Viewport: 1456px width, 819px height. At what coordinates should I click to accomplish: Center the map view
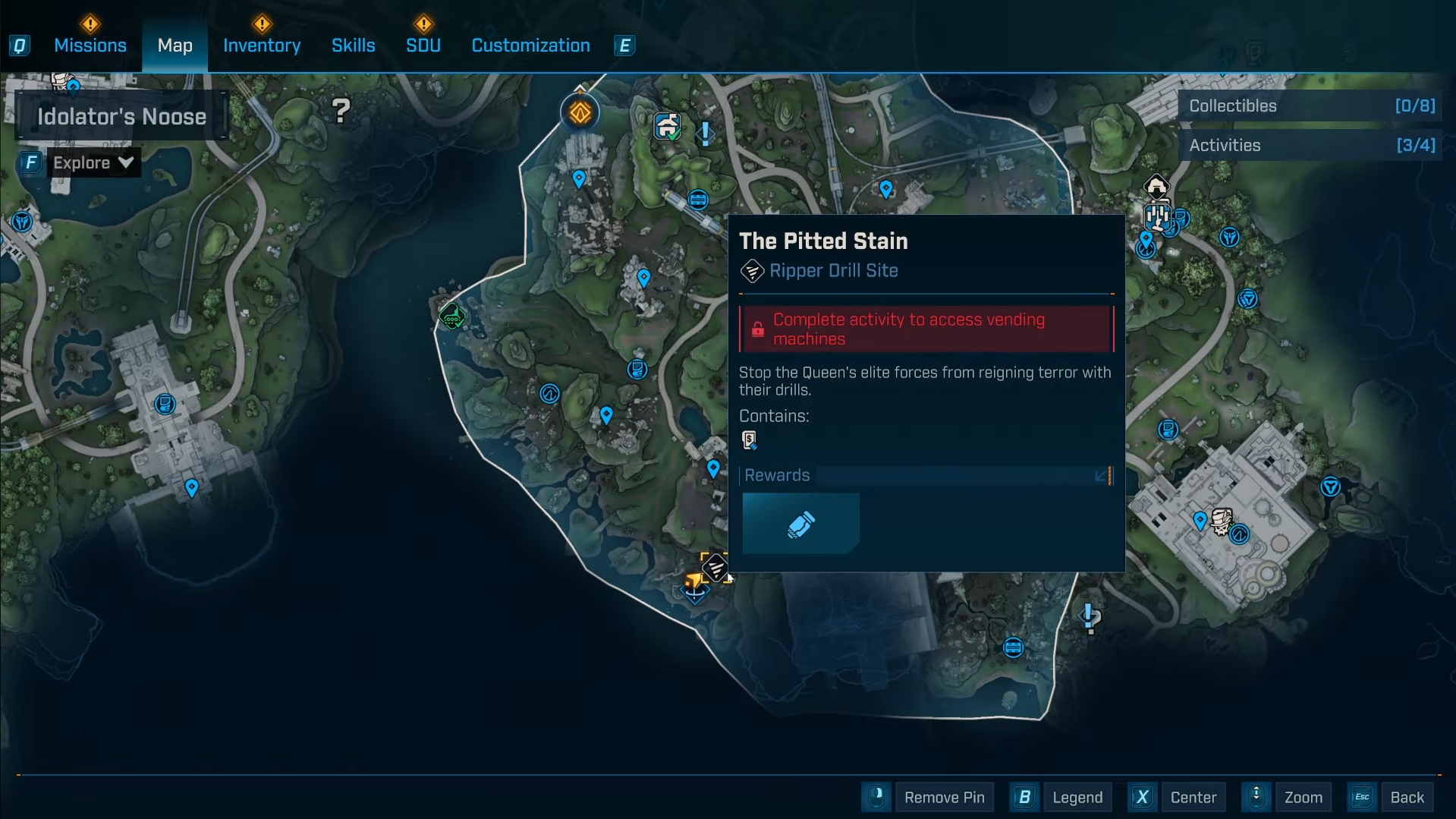1193,797
